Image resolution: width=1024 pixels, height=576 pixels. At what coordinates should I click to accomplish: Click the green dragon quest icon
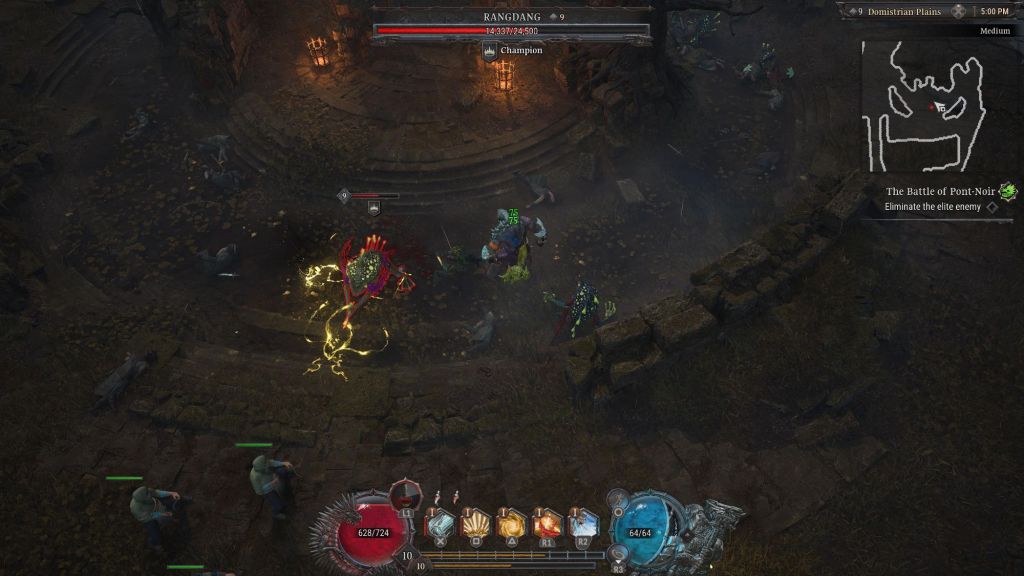1008,191
